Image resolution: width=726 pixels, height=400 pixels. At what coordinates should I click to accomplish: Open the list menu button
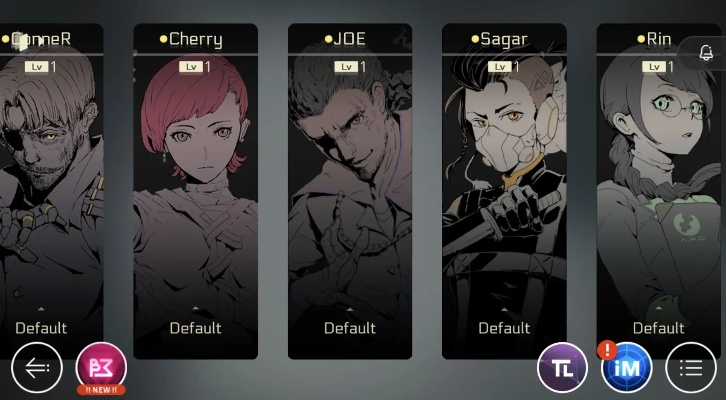[x=691, y=367]
